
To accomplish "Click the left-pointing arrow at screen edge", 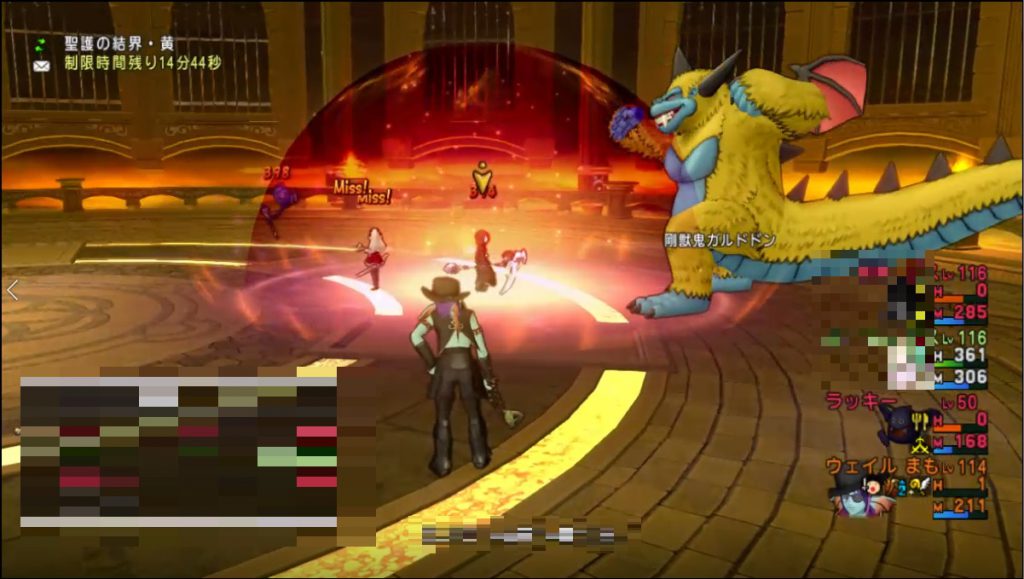I will pyautogui.click(x=12, y=290).
